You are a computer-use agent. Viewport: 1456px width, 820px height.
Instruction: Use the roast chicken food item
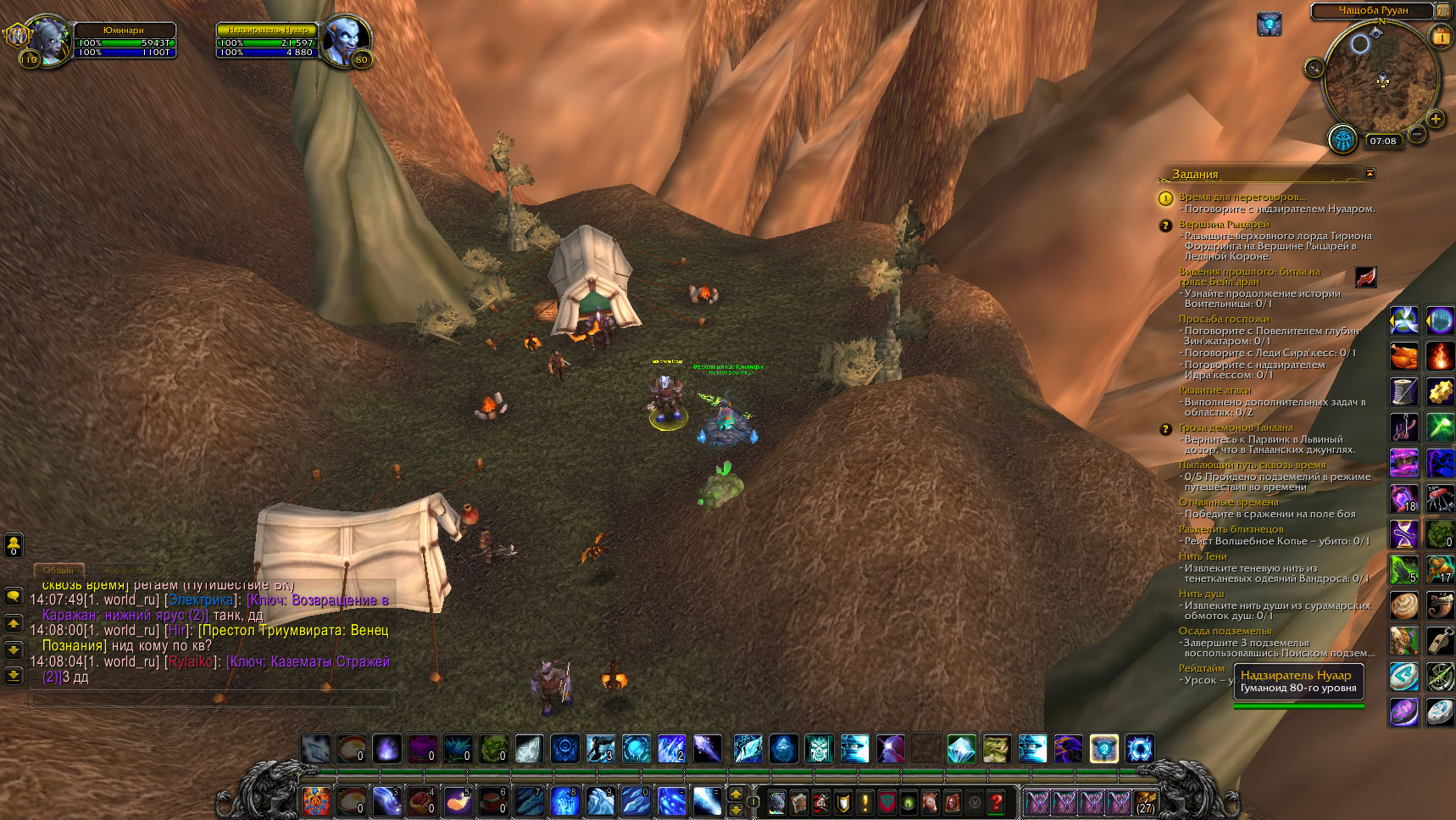[x=1404, y=355]
